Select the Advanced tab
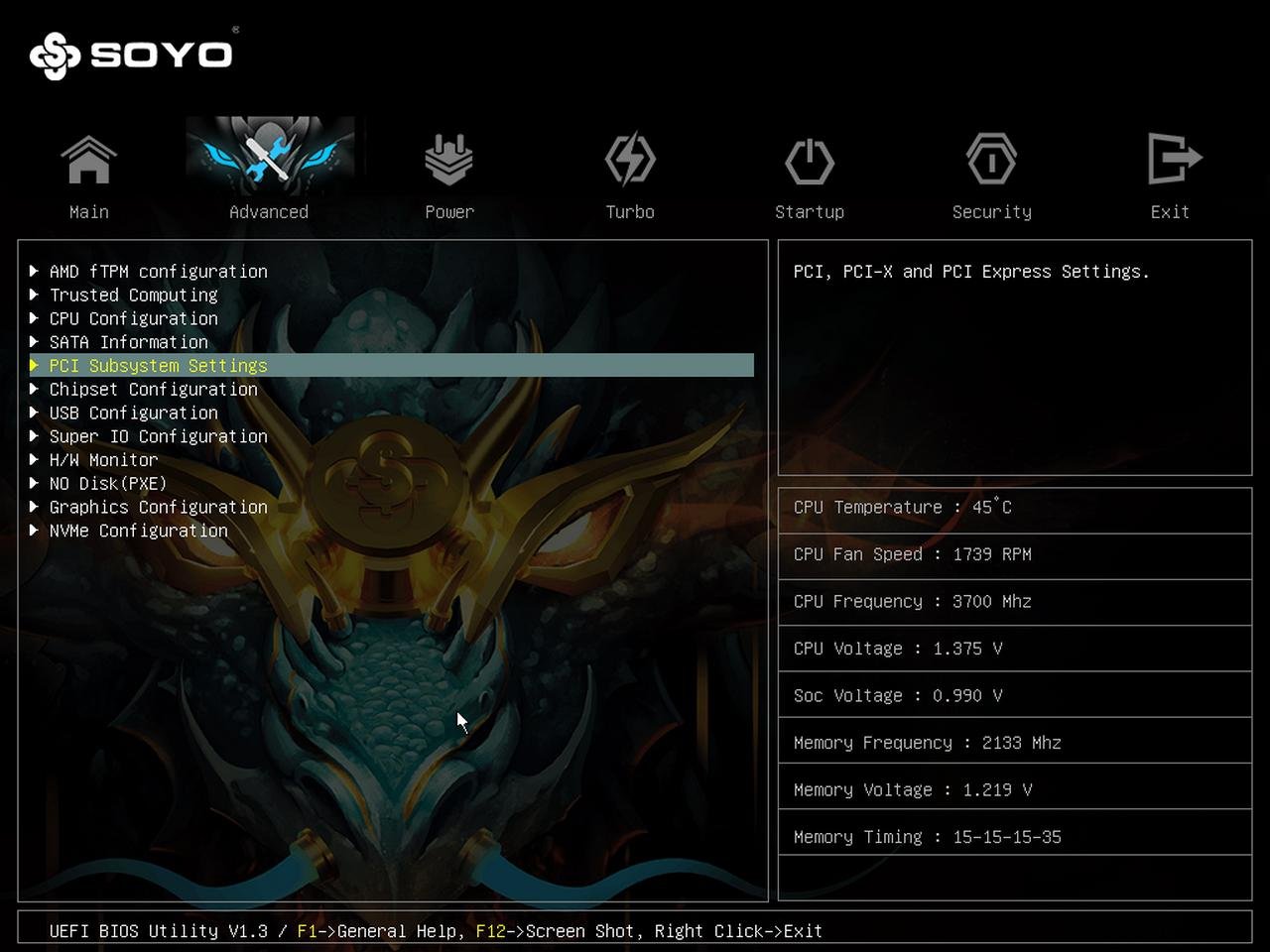This screenshot has height=952, width=1270. (269, 169)
